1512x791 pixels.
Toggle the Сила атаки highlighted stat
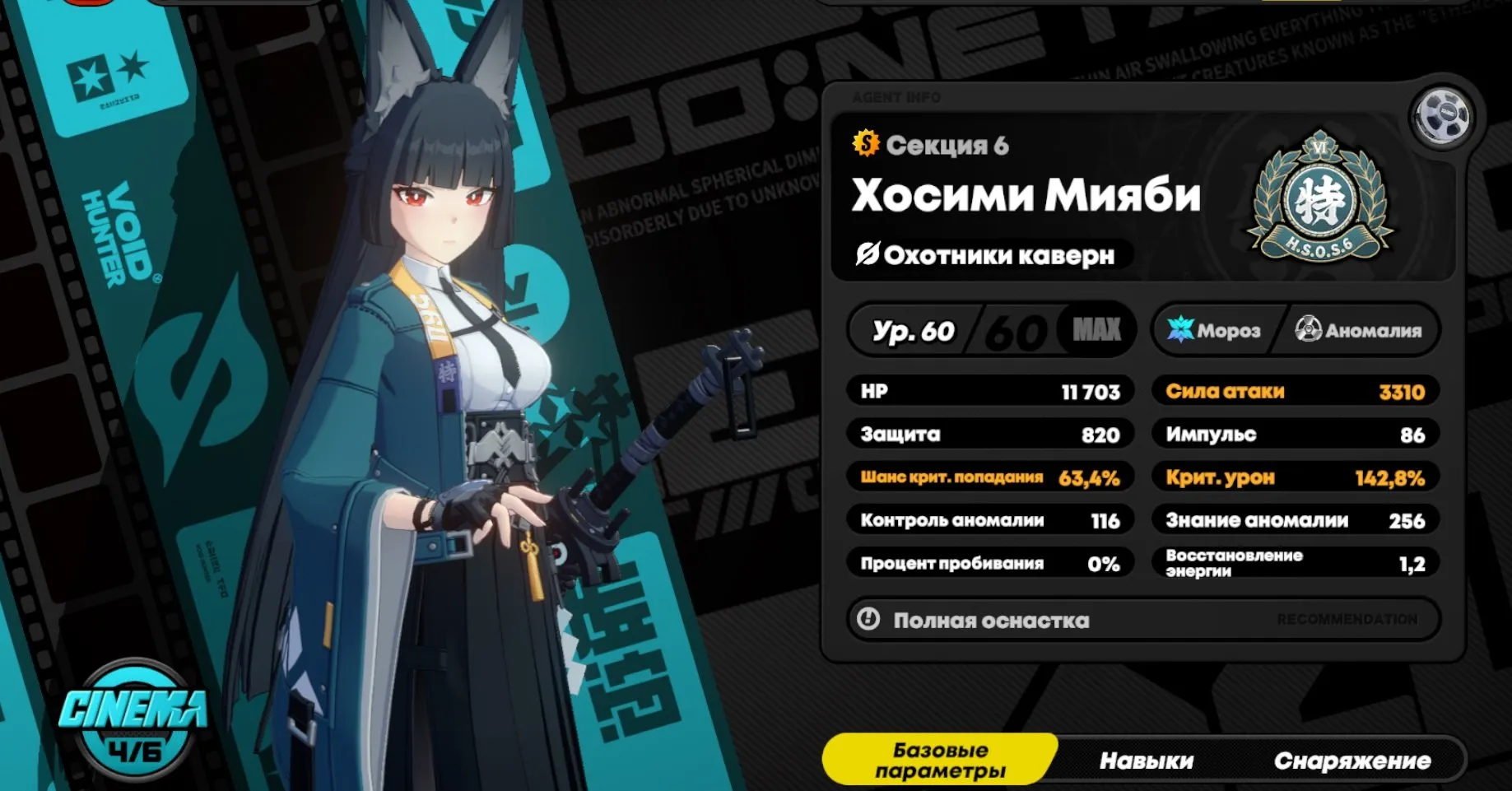(x=1295, y=392)
